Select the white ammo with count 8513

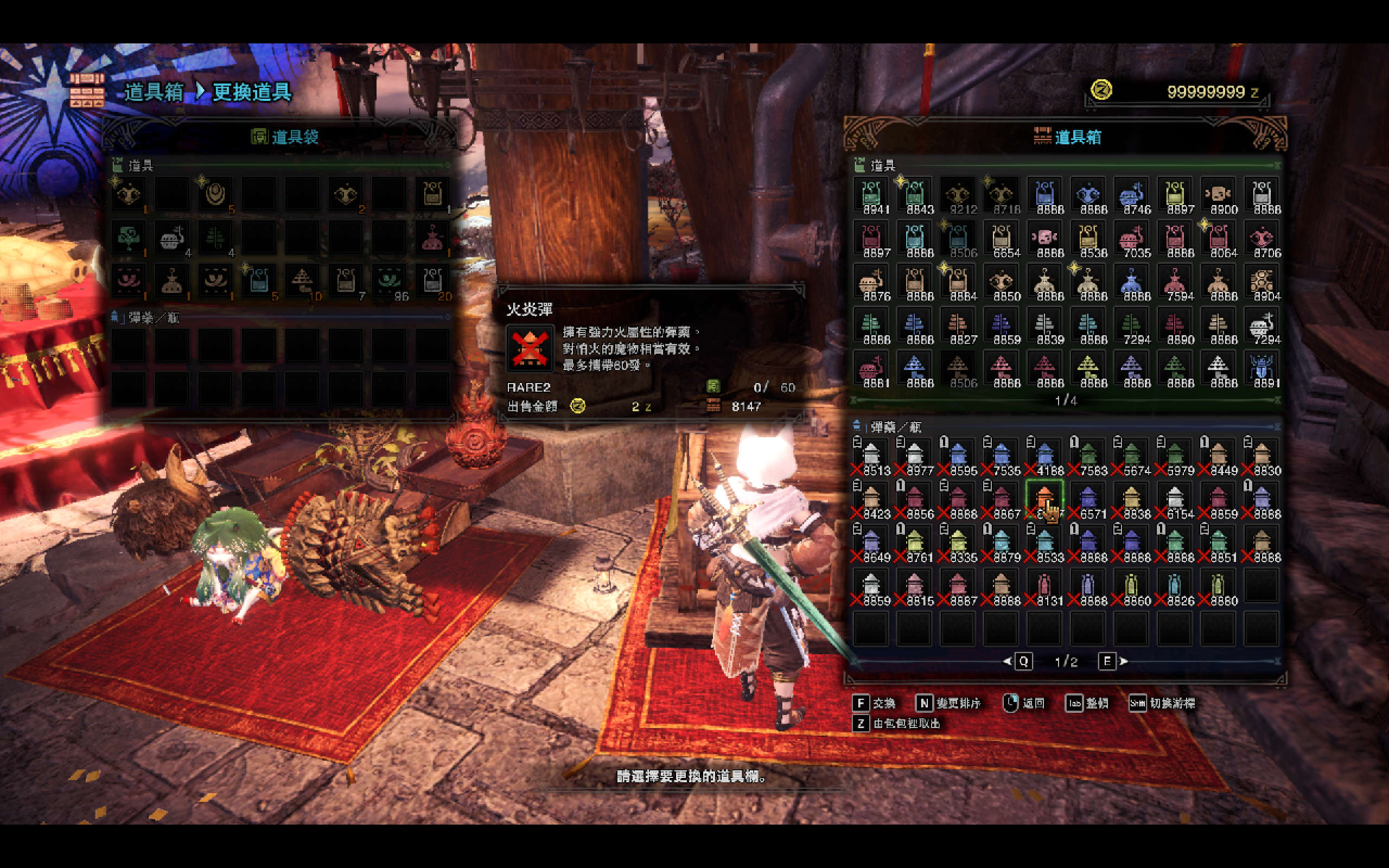871,456
